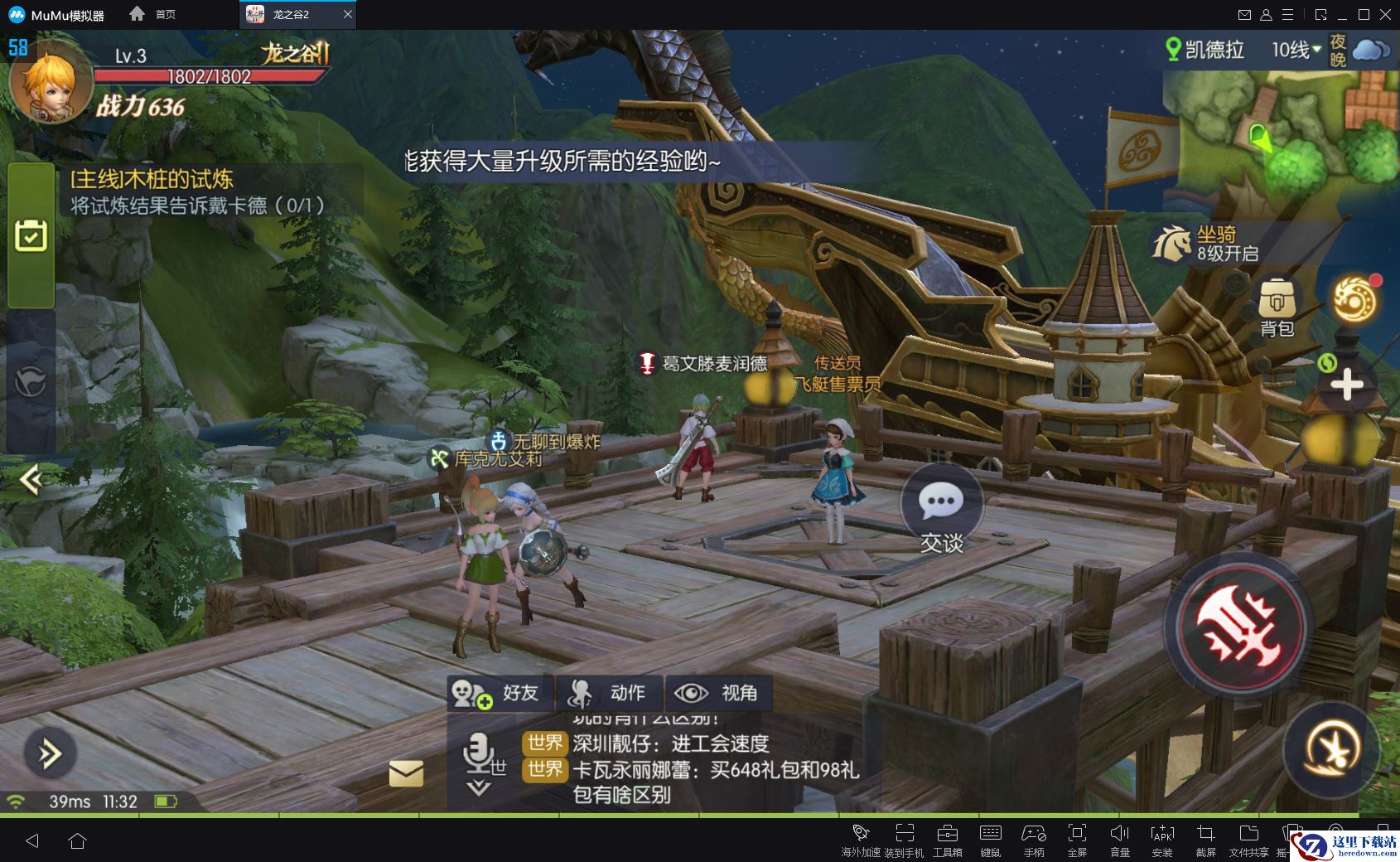Switch the 视角 camera view
The height and width of the screenshot is (862, 1400).
coord(716,694)
